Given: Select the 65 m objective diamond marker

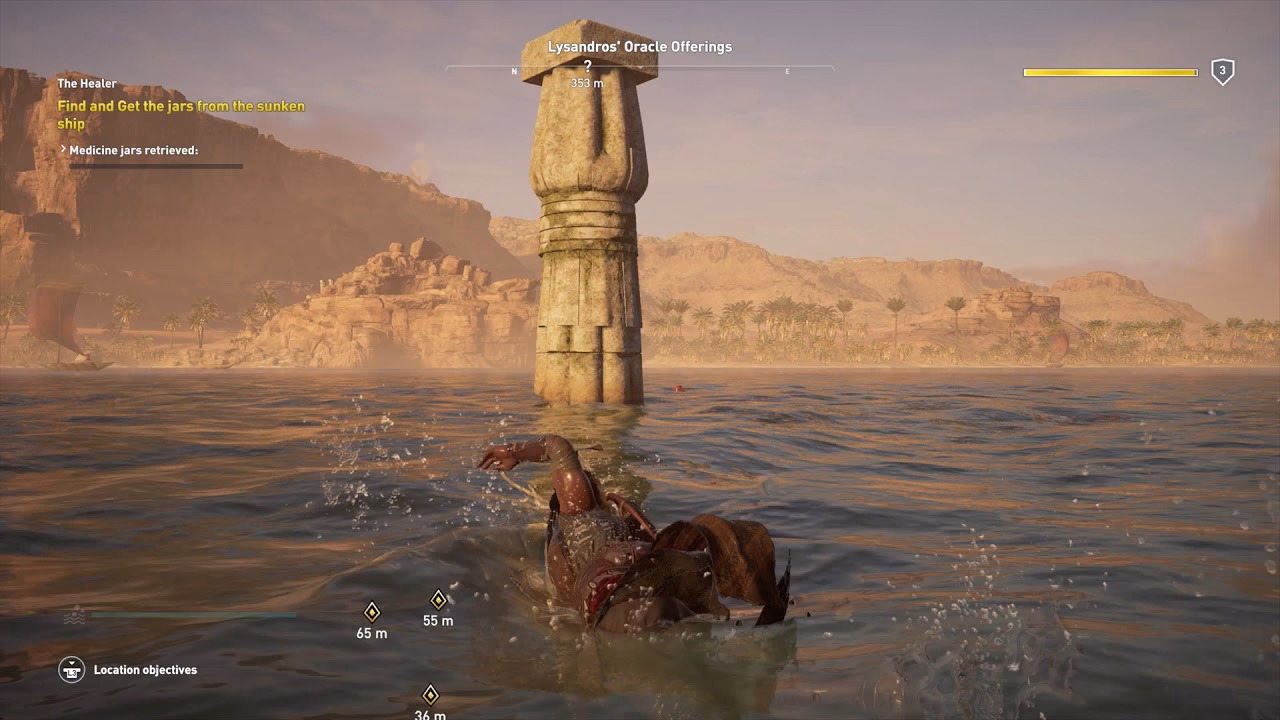Looking at the screenshot, I should pos(373,610).
